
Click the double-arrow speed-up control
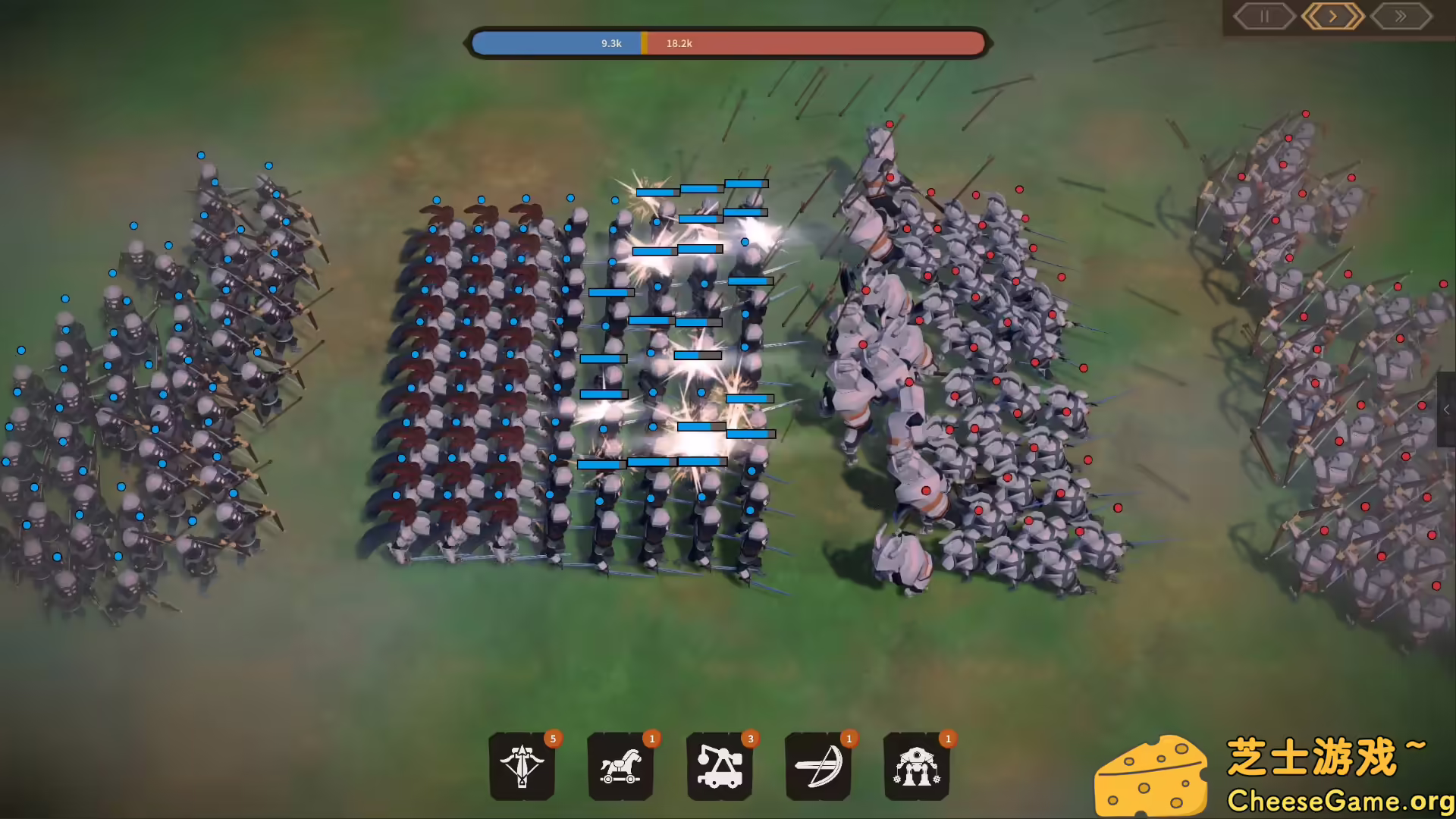tap(1401, 16)
